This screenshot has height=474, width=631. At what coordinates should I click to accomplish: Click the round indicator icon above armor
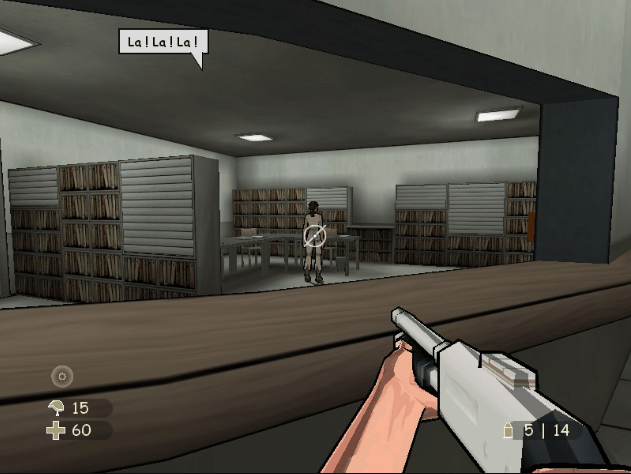[63, 377]
